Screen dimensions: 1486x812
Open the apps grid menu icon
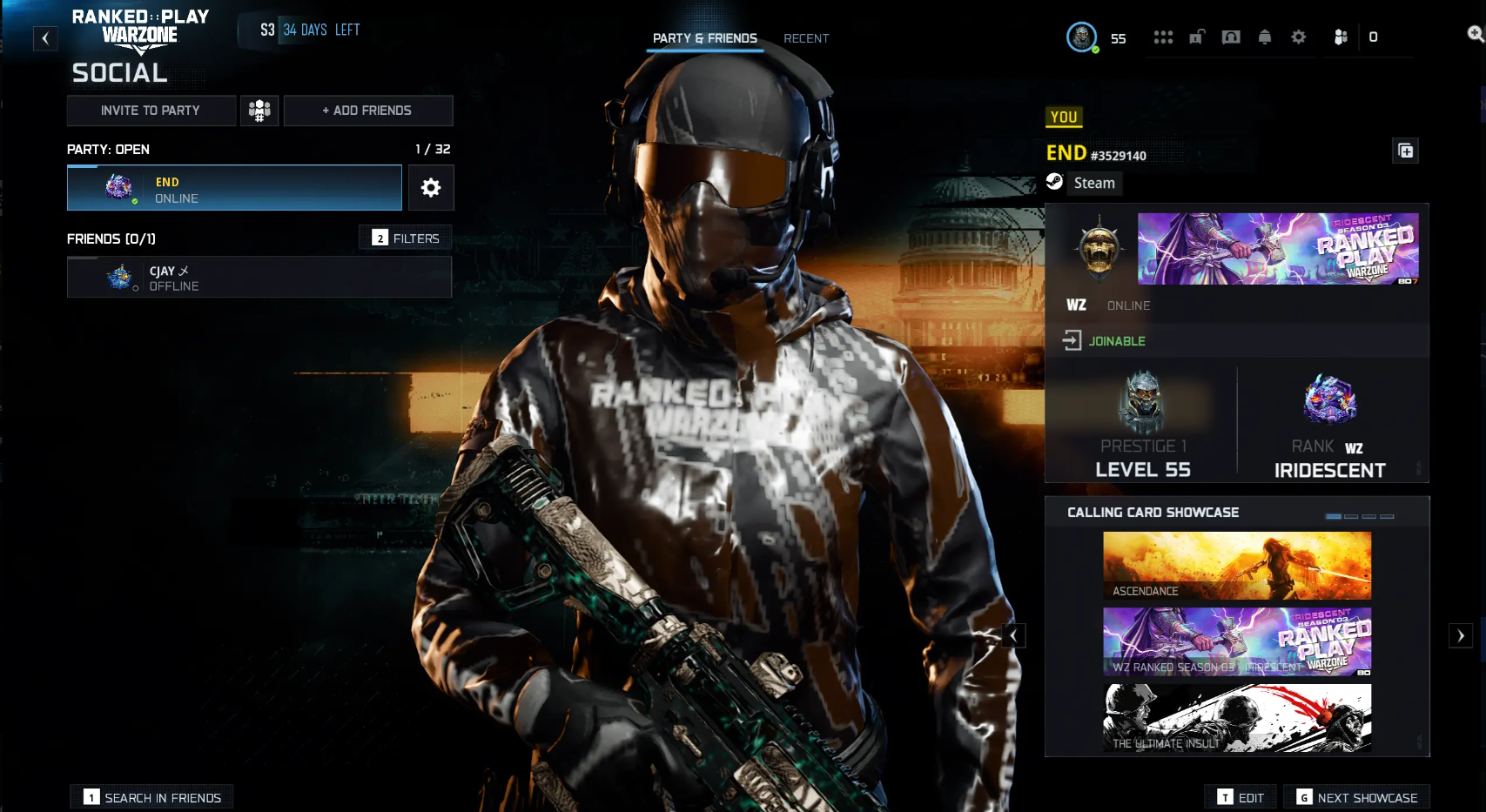point(1164,37)
